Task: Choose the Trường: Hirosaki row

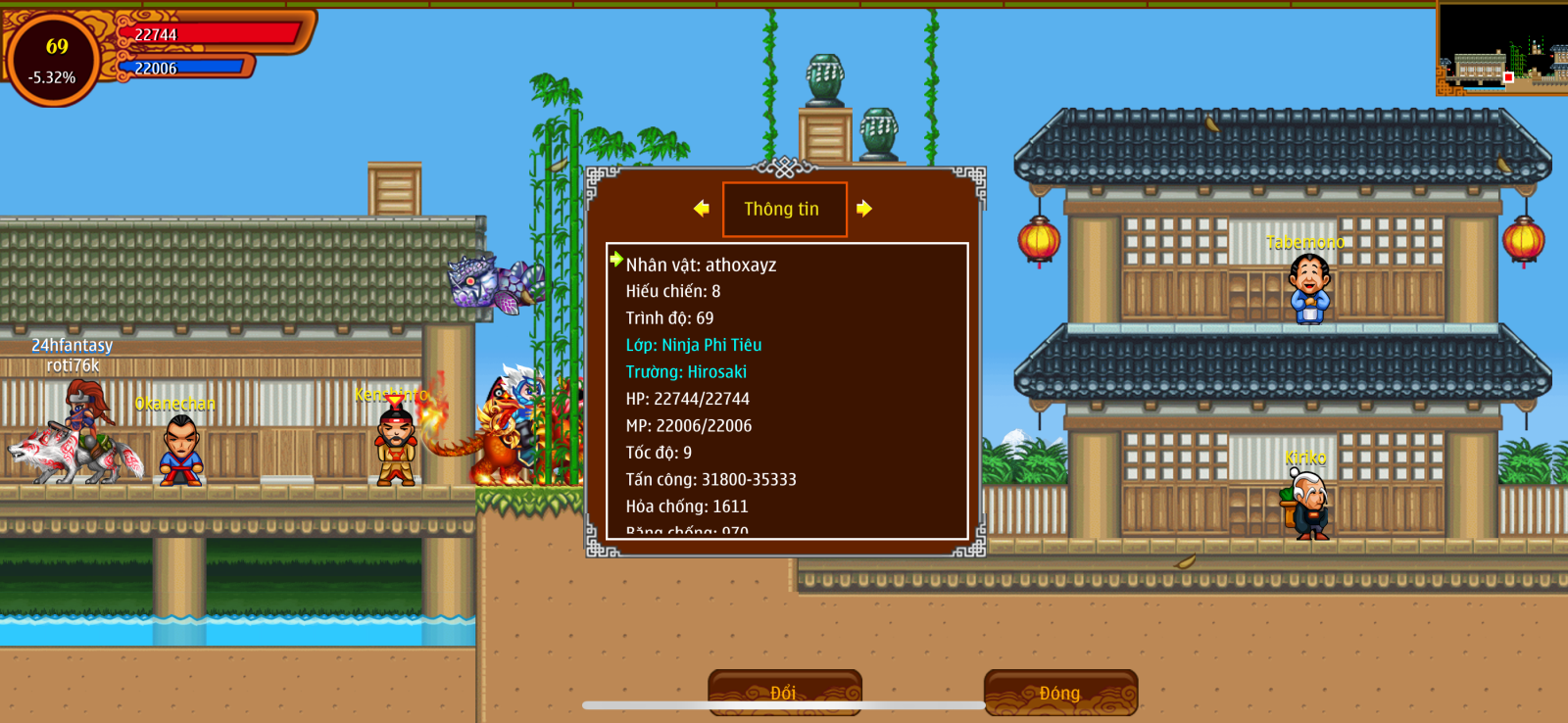Action: coord(686,372)
